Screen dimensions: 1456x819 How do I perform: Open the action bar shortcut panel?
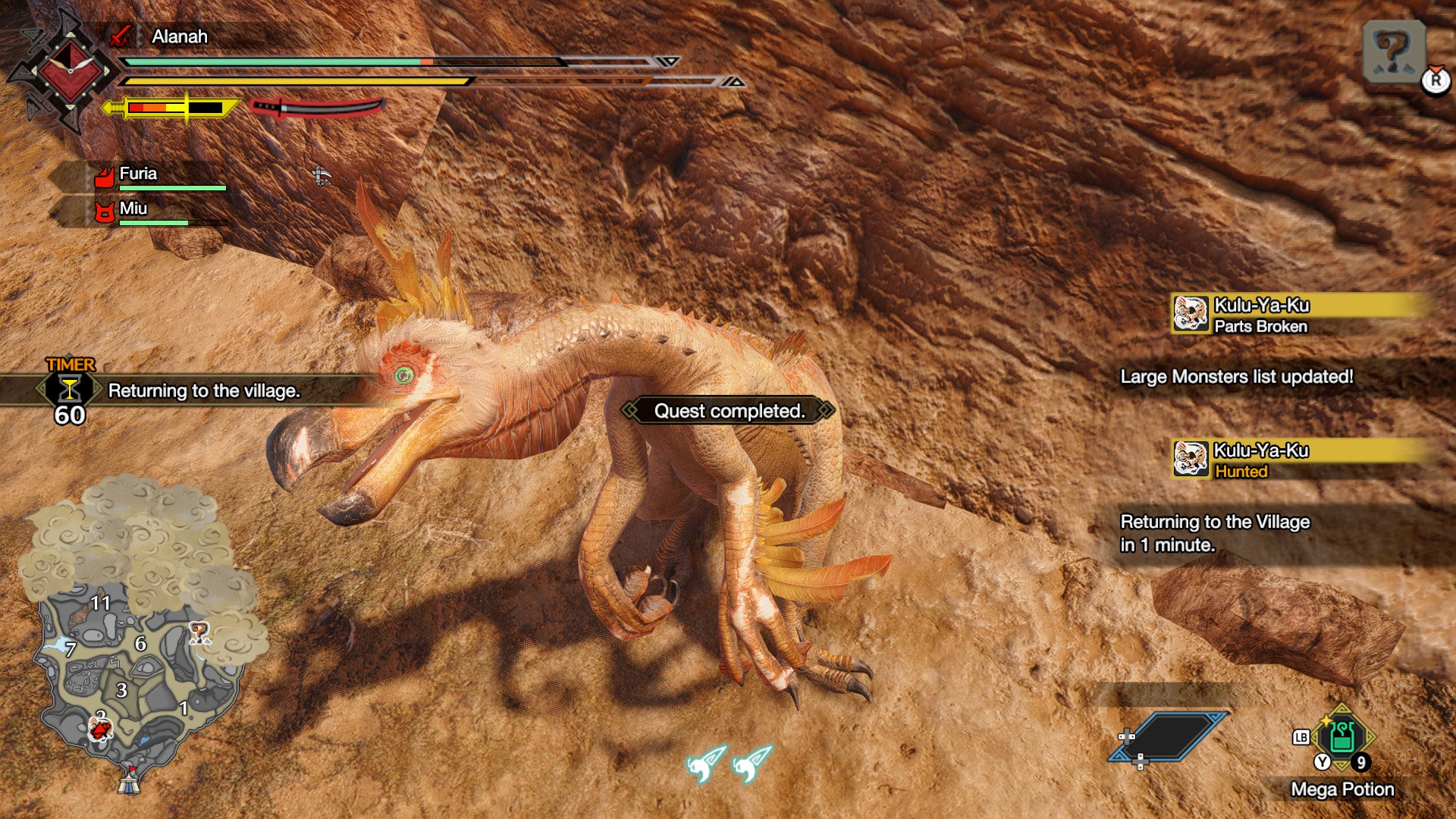pos(1166,736)
